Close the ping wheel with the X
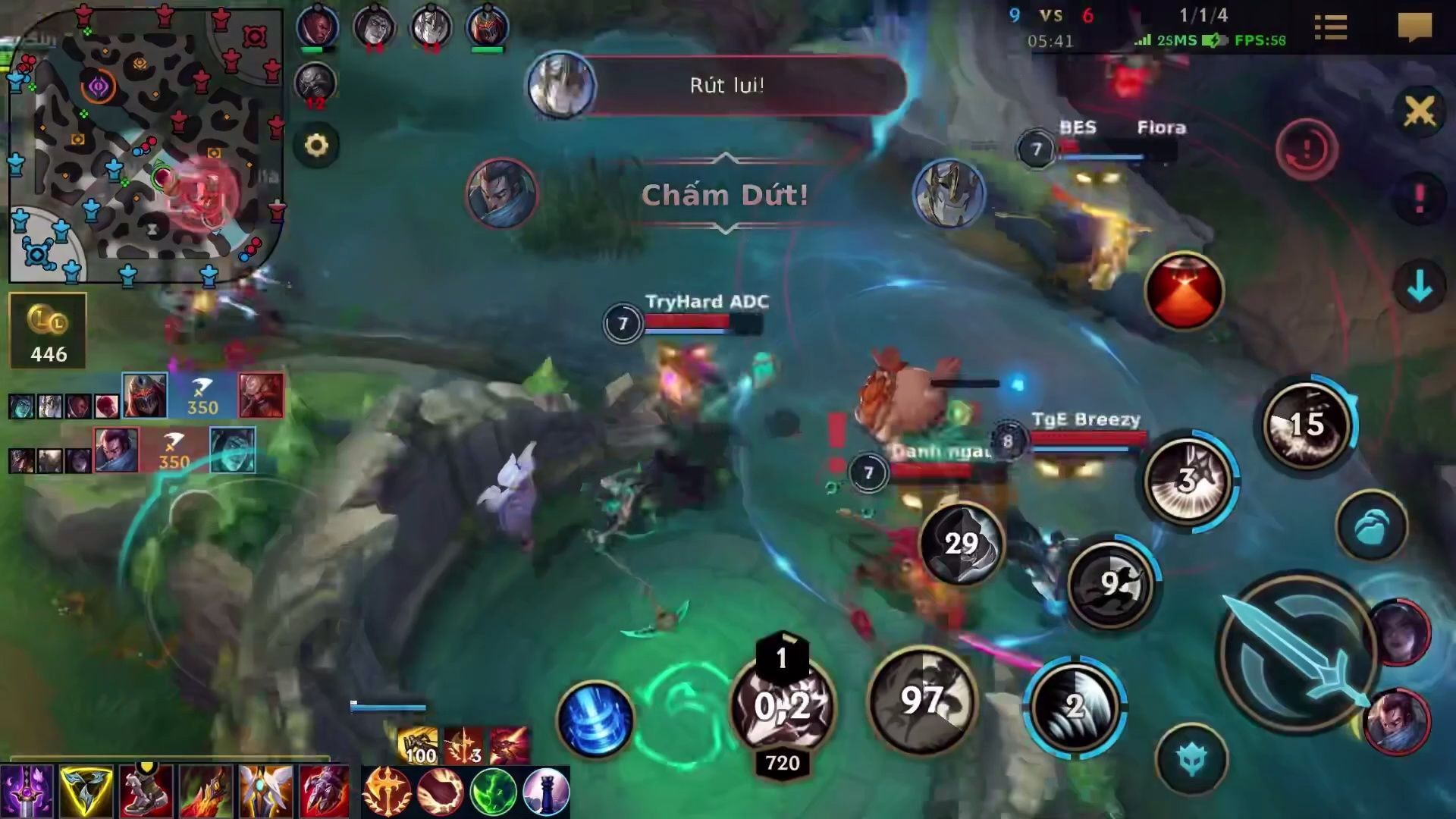Viewport: 1456px width, 819px height. pos(1419,112)
